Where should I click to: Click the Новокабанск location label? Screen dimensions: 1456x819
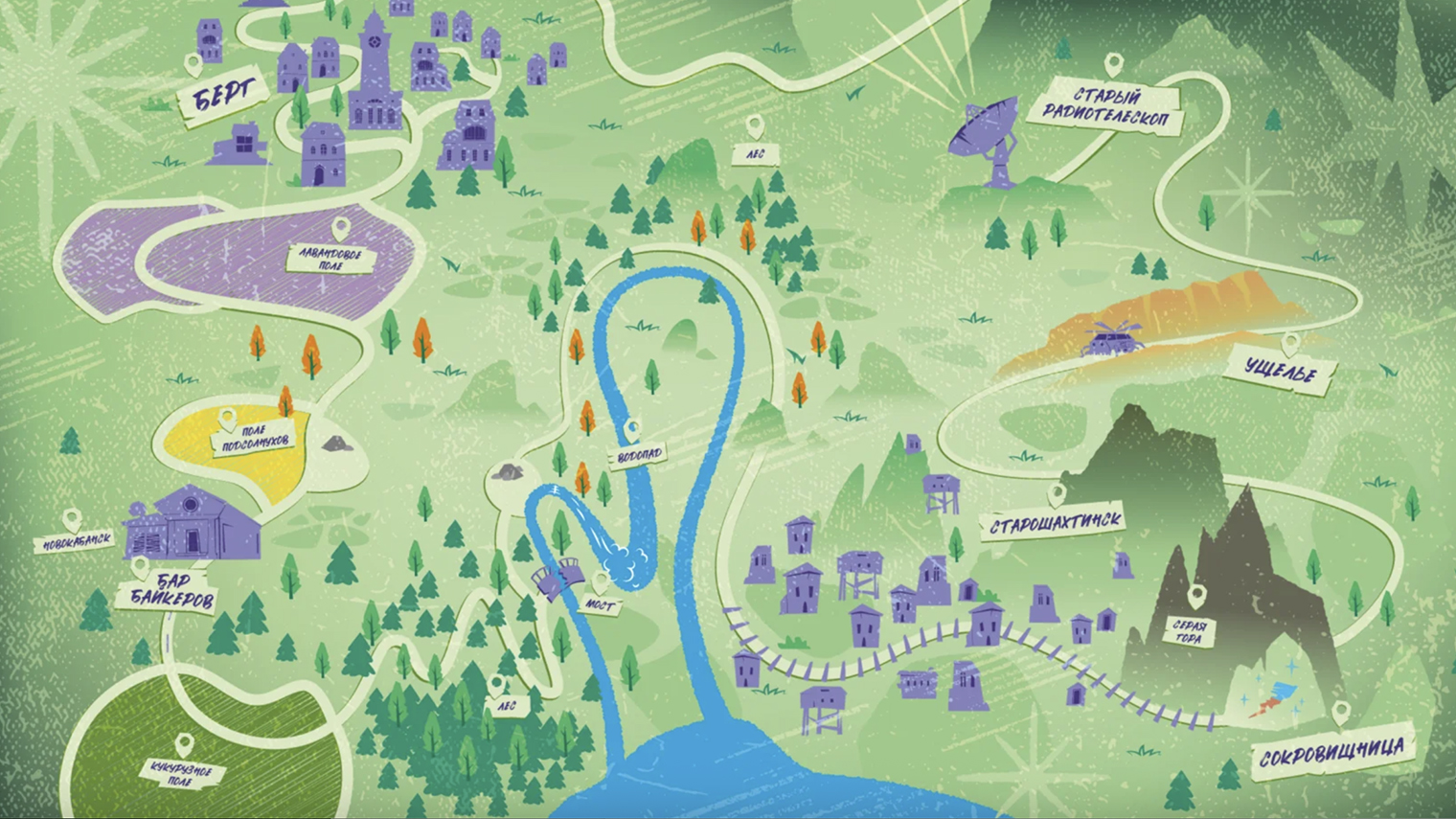click(x=76, y=543)
